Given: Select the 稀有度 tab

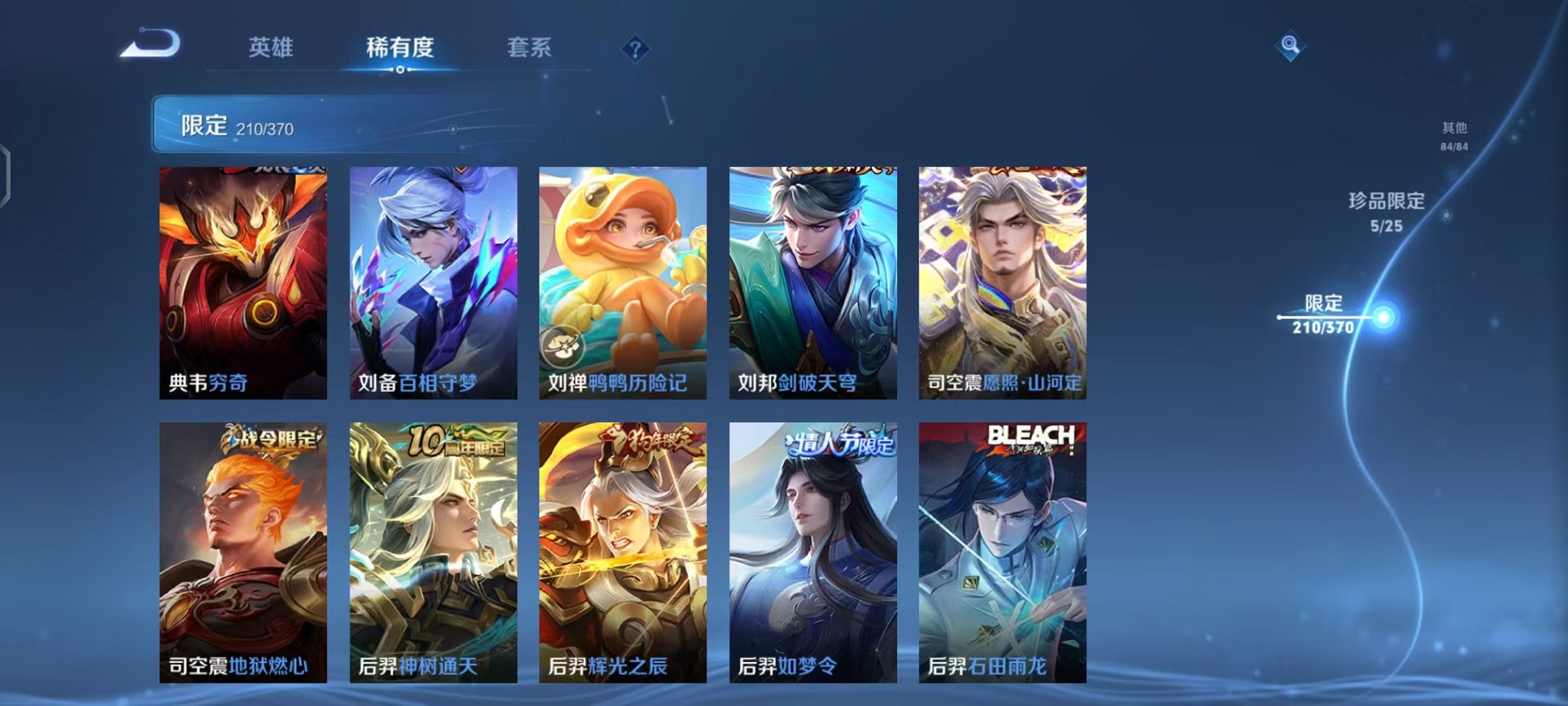Looking at the screenshot, I should coord(401,48).
